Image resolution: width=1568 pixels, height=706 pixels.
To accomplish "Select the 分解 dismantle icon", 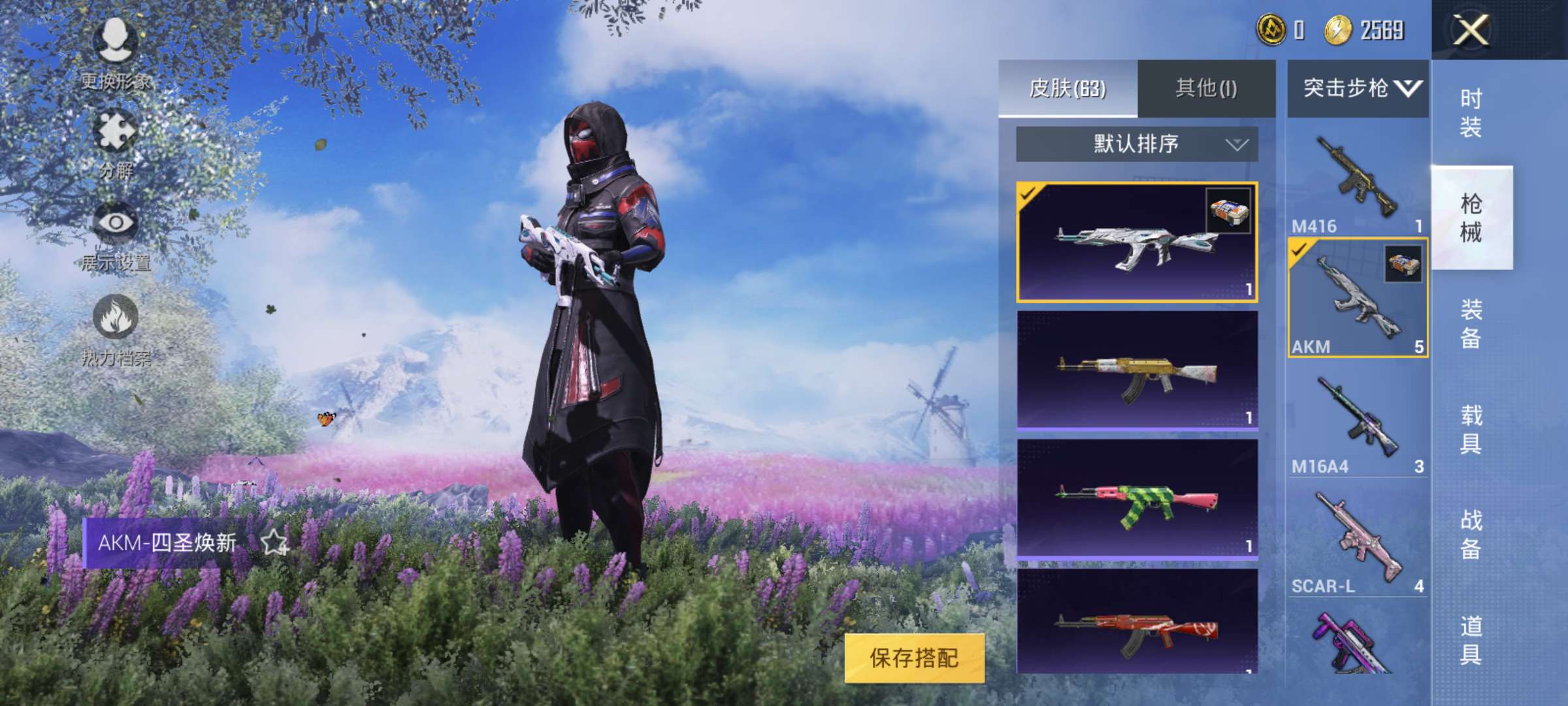I will coord(116,131).
